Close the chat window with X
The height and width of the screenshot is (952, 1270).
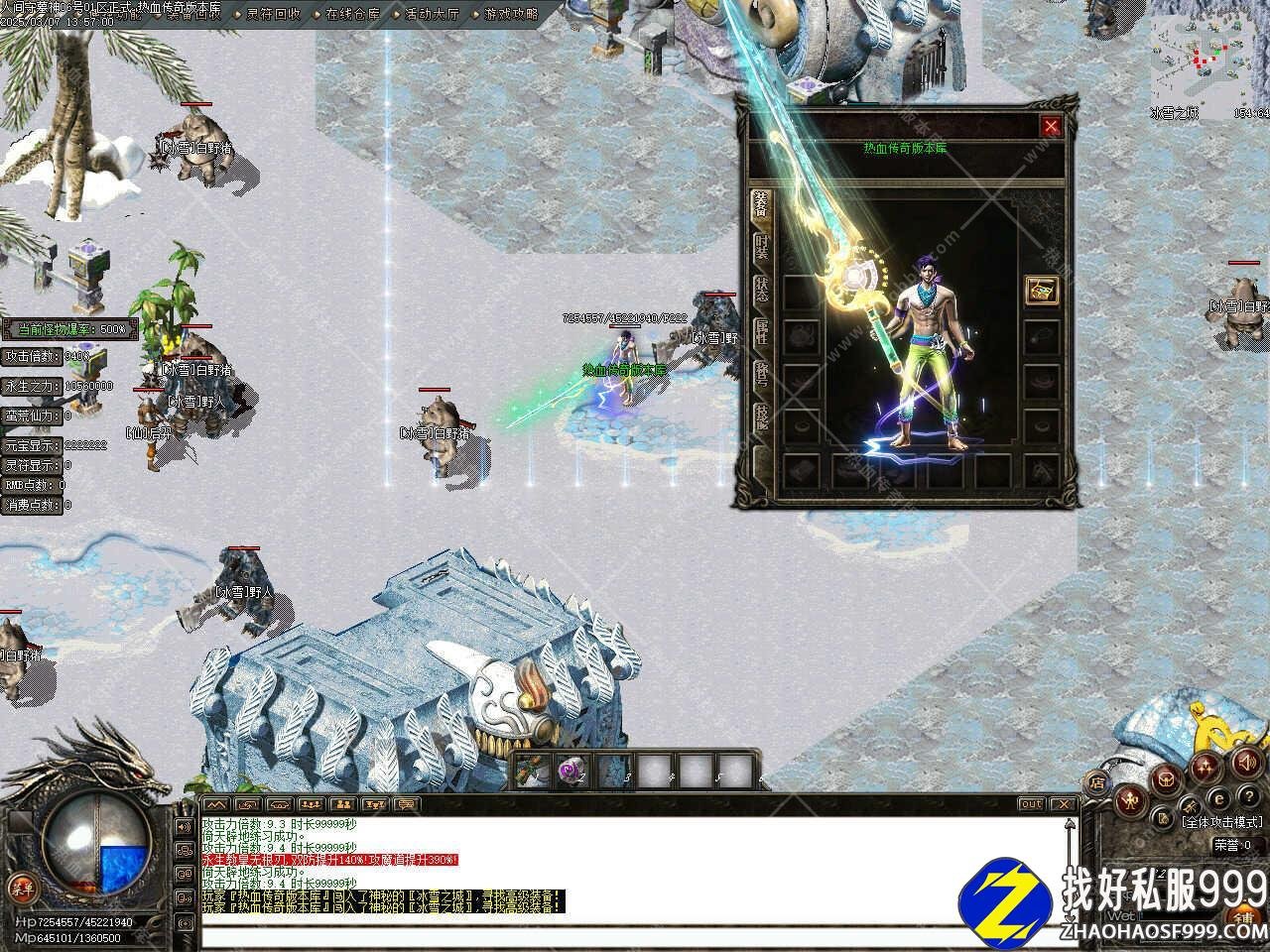1063,804
